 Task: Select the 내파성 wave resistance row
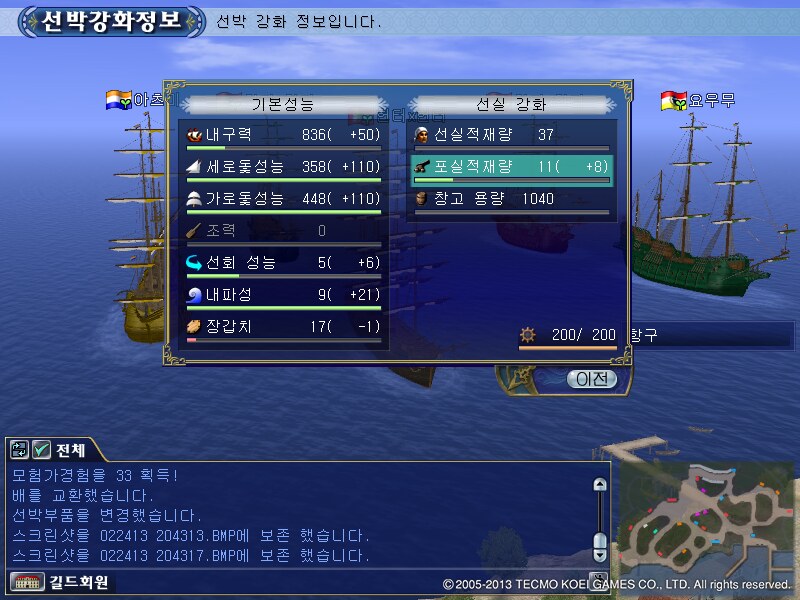tap(284, 295)
